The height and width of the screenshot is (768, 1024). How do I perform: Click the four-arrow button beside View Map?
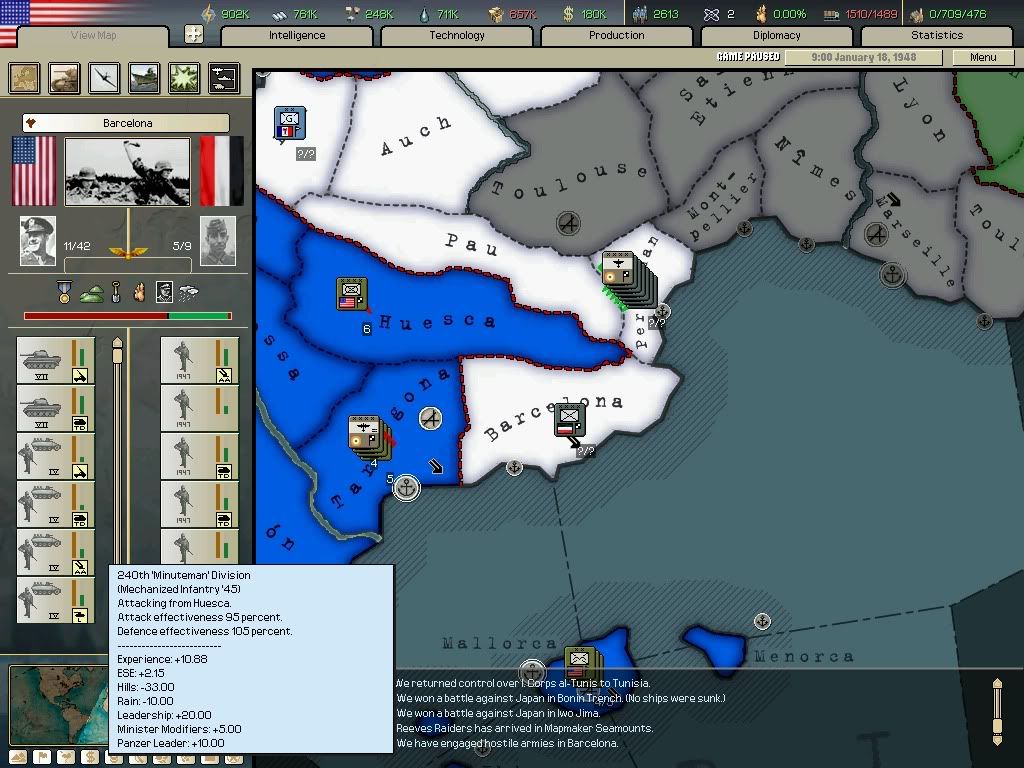click(x=194, y=35)
